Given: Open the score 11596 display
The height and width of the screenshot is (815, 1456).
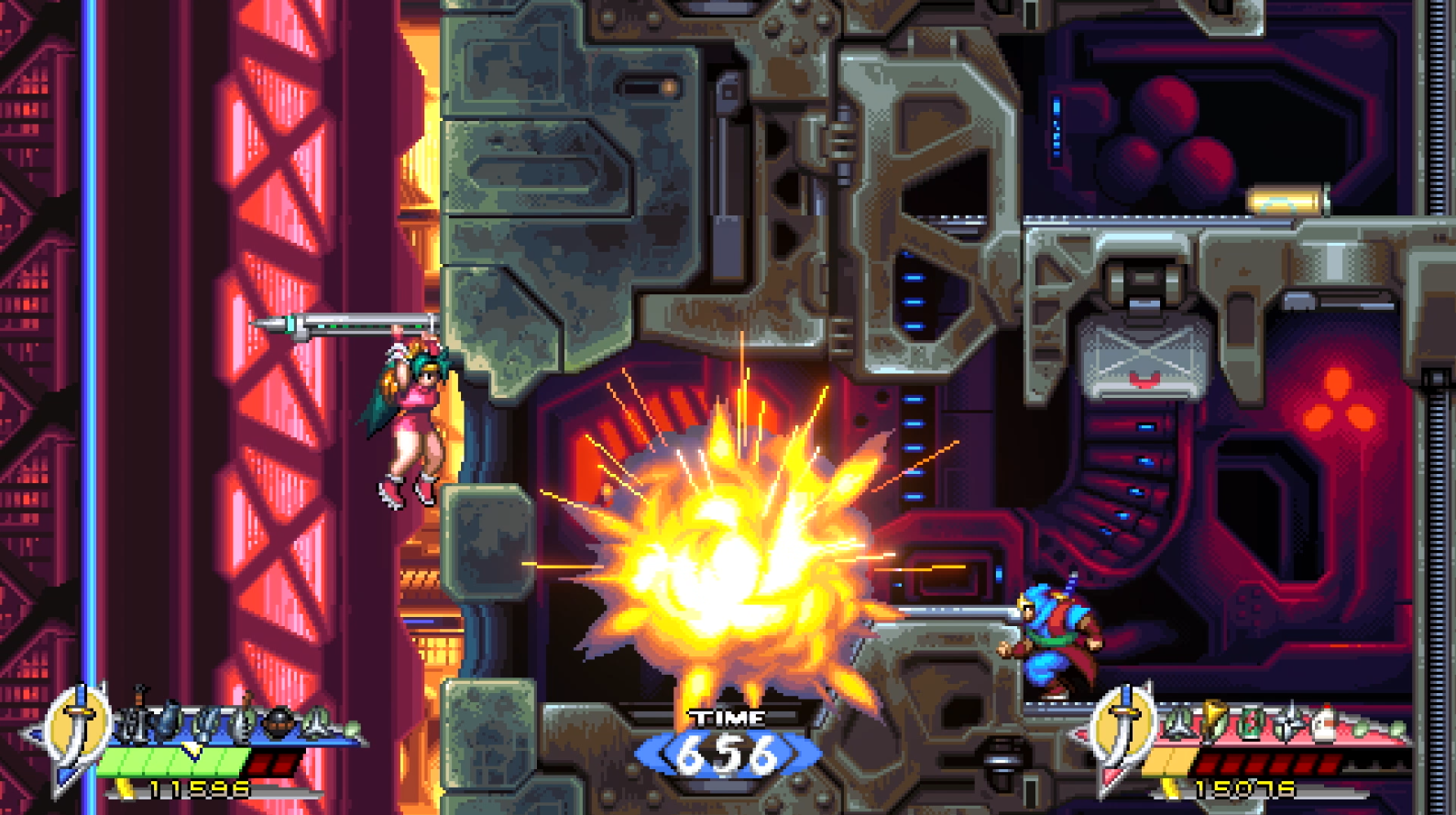Looking at the screenshot, I should (x=201, y=788).
